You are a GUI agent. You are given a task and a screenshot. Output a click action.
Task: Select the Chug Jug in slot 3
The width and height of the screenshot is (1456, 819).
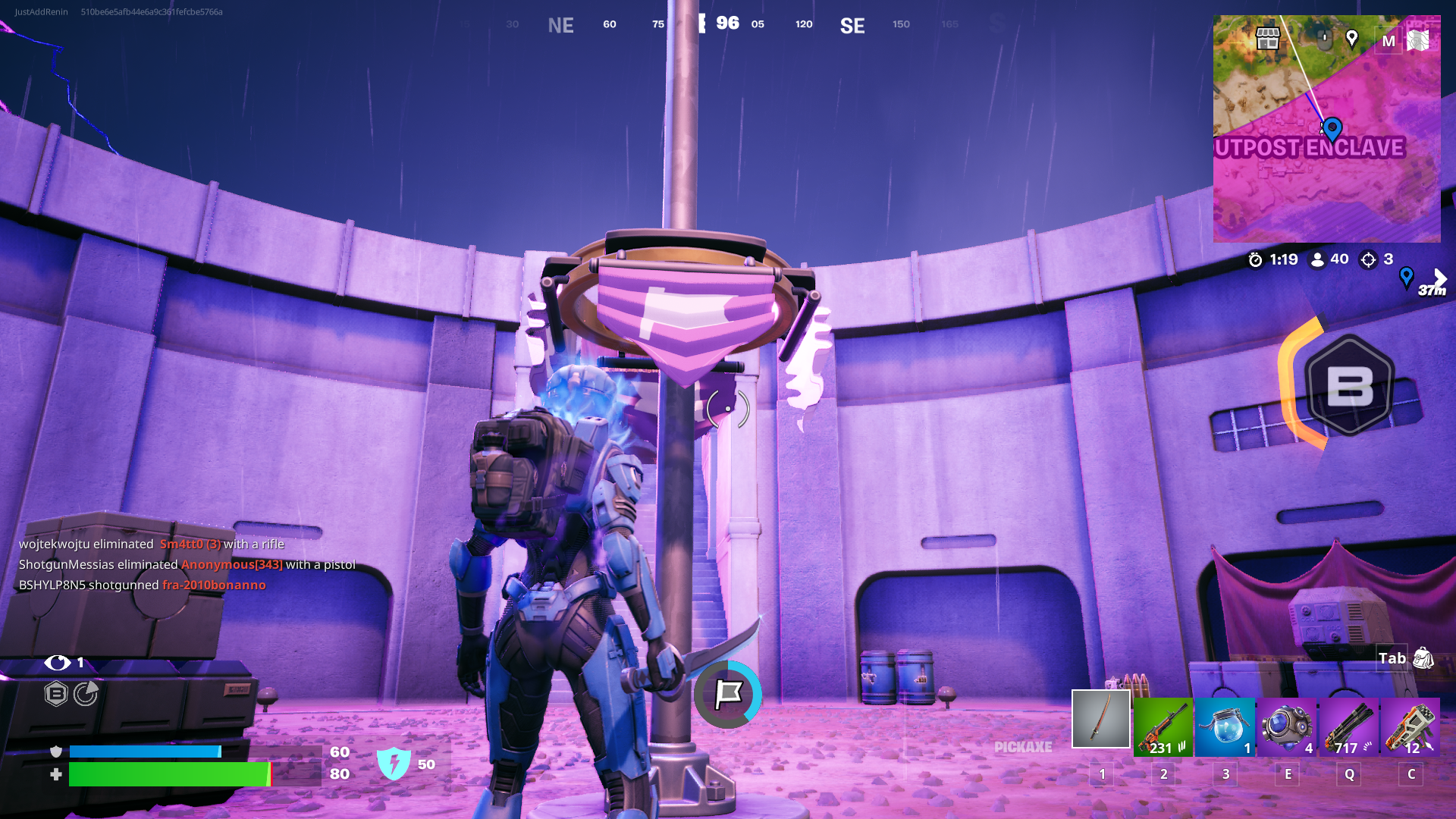1225,724
